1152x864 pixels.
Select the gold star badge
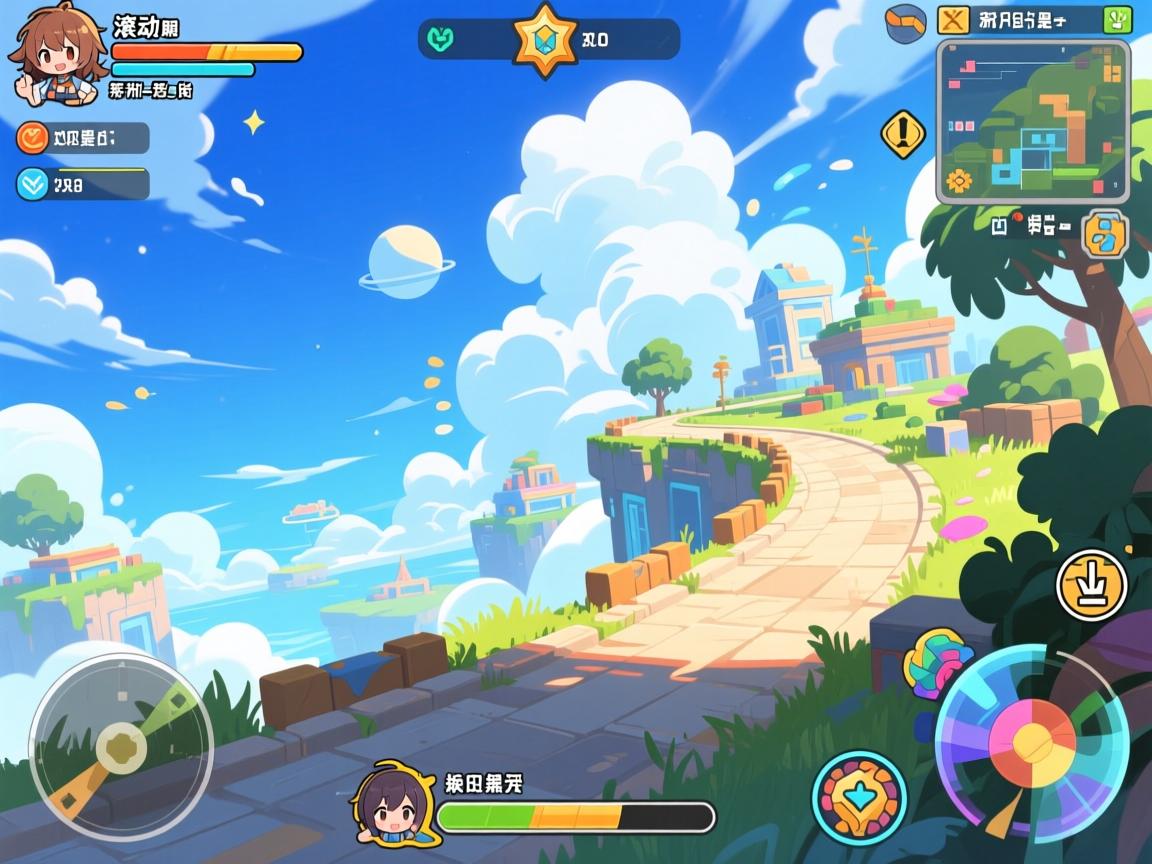(x=545, y=39)
